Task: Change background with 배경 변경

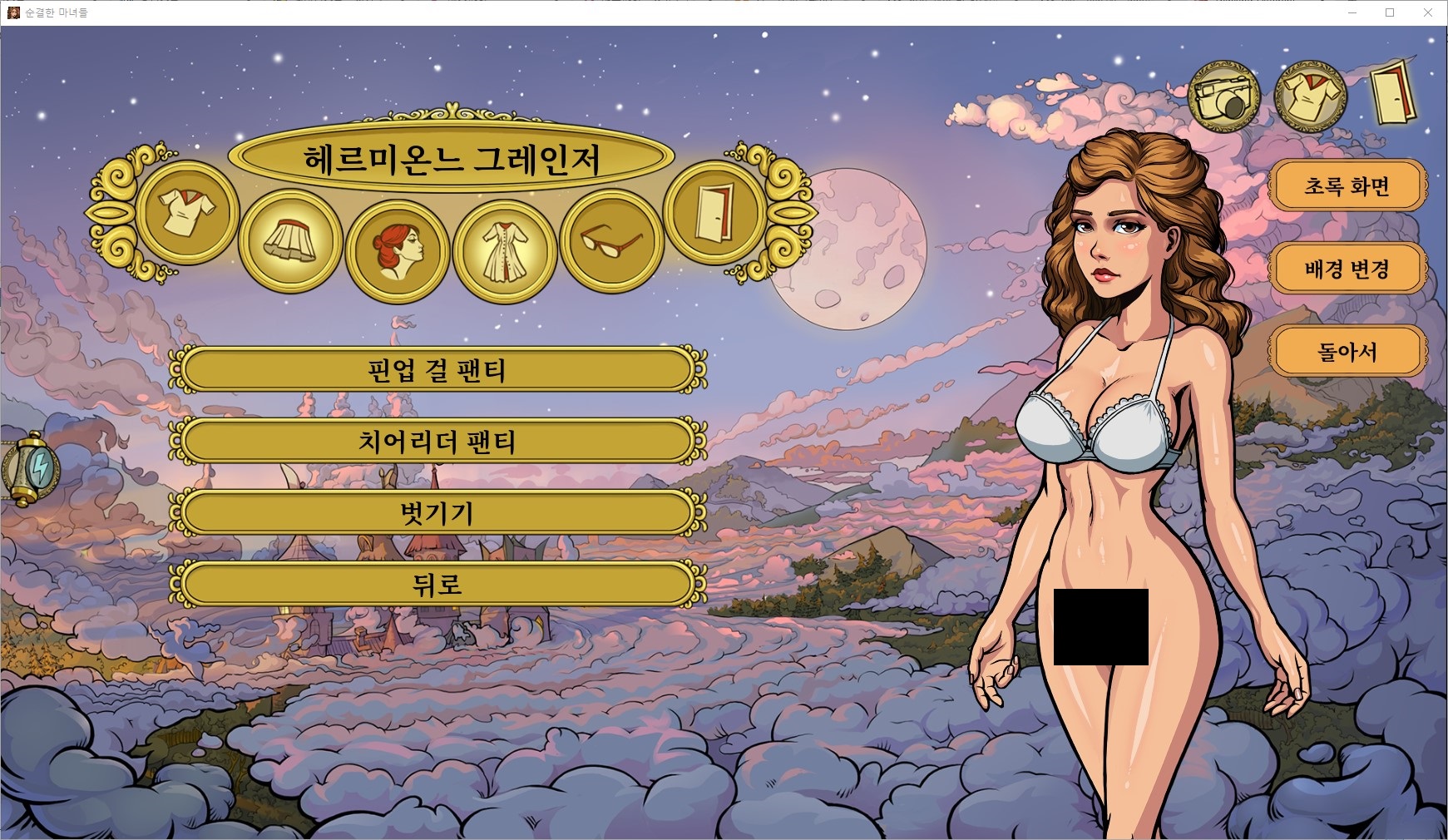Action: pos(1347,269)
